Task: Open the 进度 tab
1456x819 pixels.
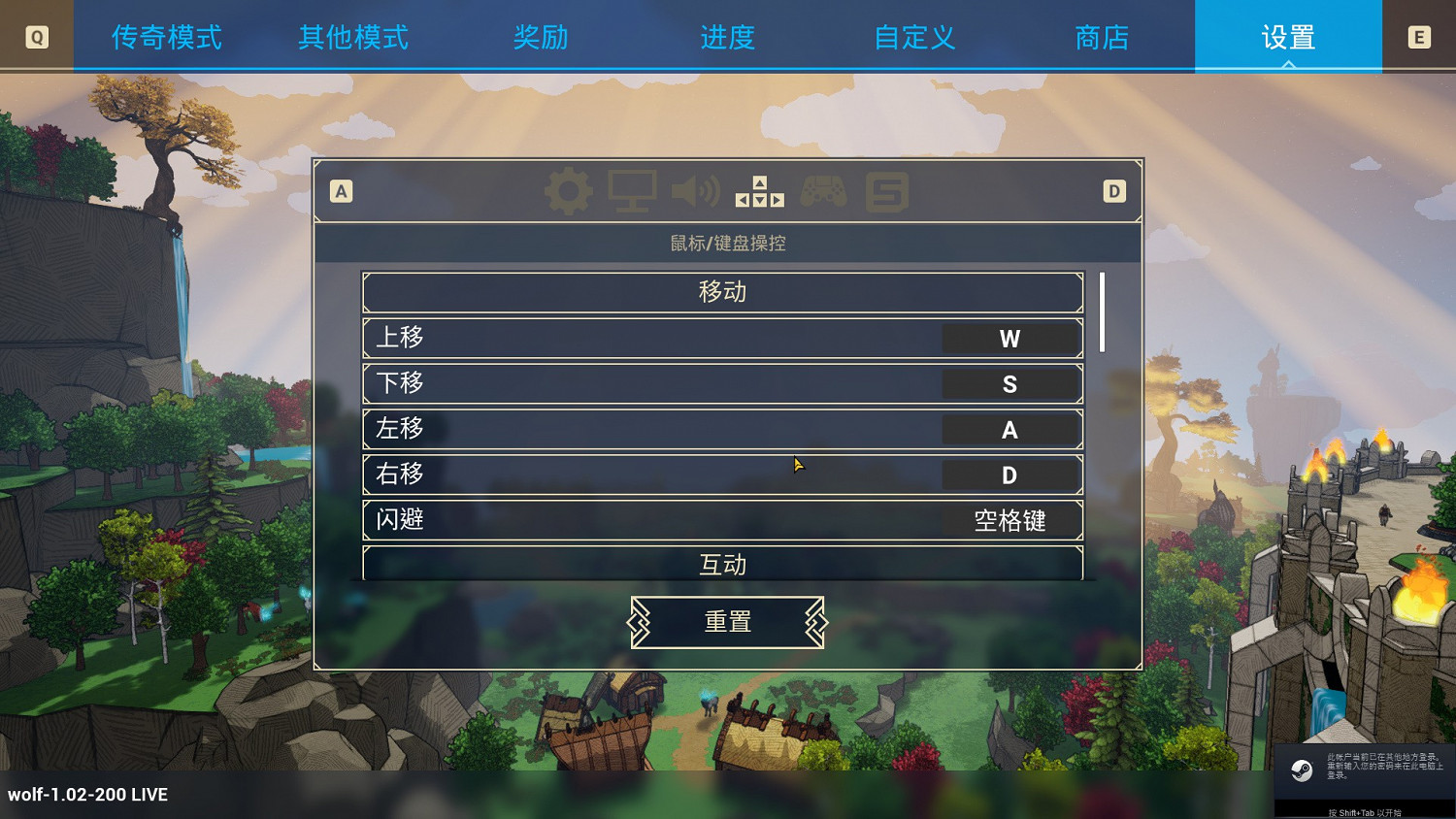Action: 726,36
